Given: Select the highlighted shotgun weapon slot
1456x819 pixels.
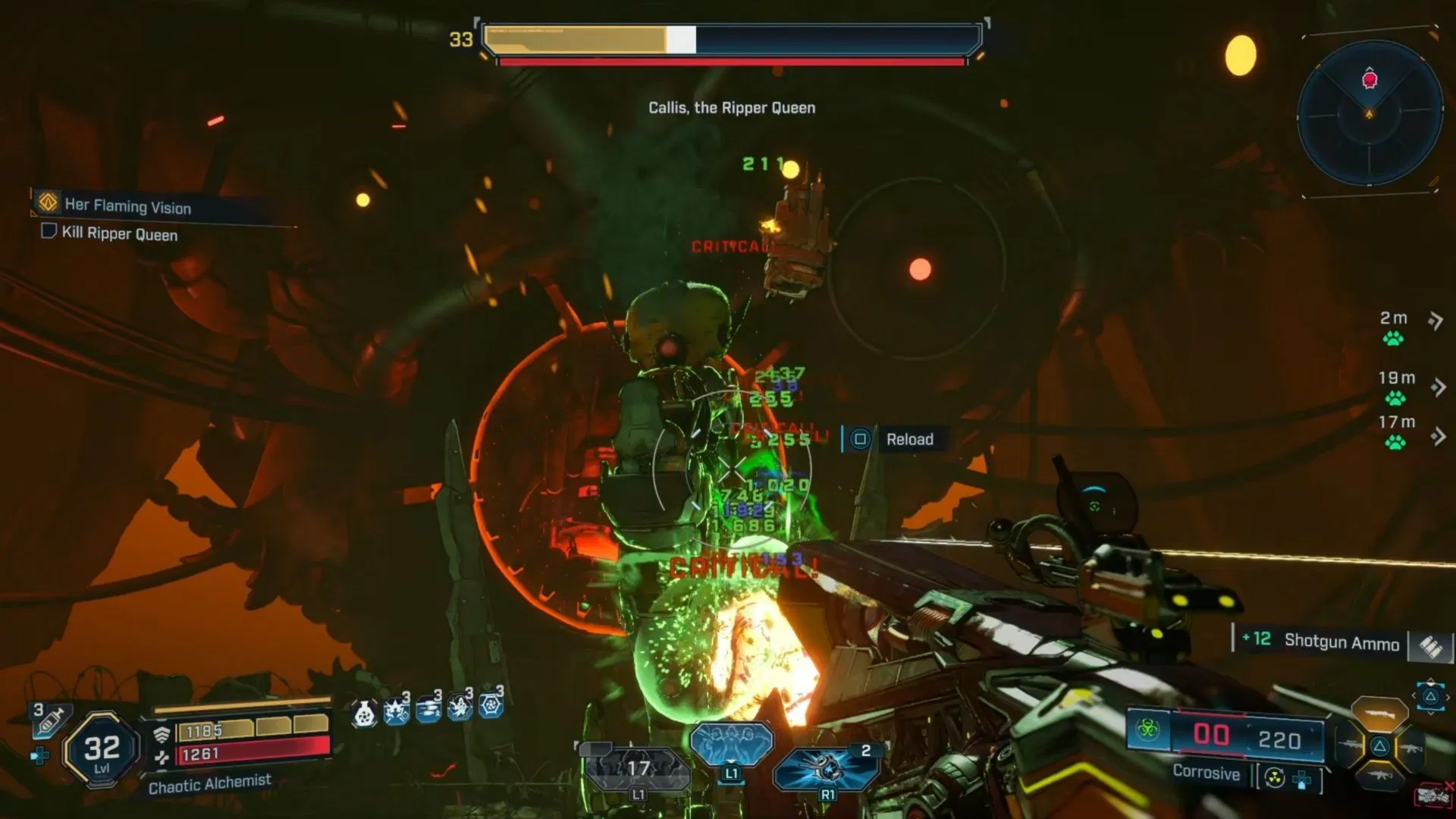Looking at the screenshot, I should coord(1379,714).
